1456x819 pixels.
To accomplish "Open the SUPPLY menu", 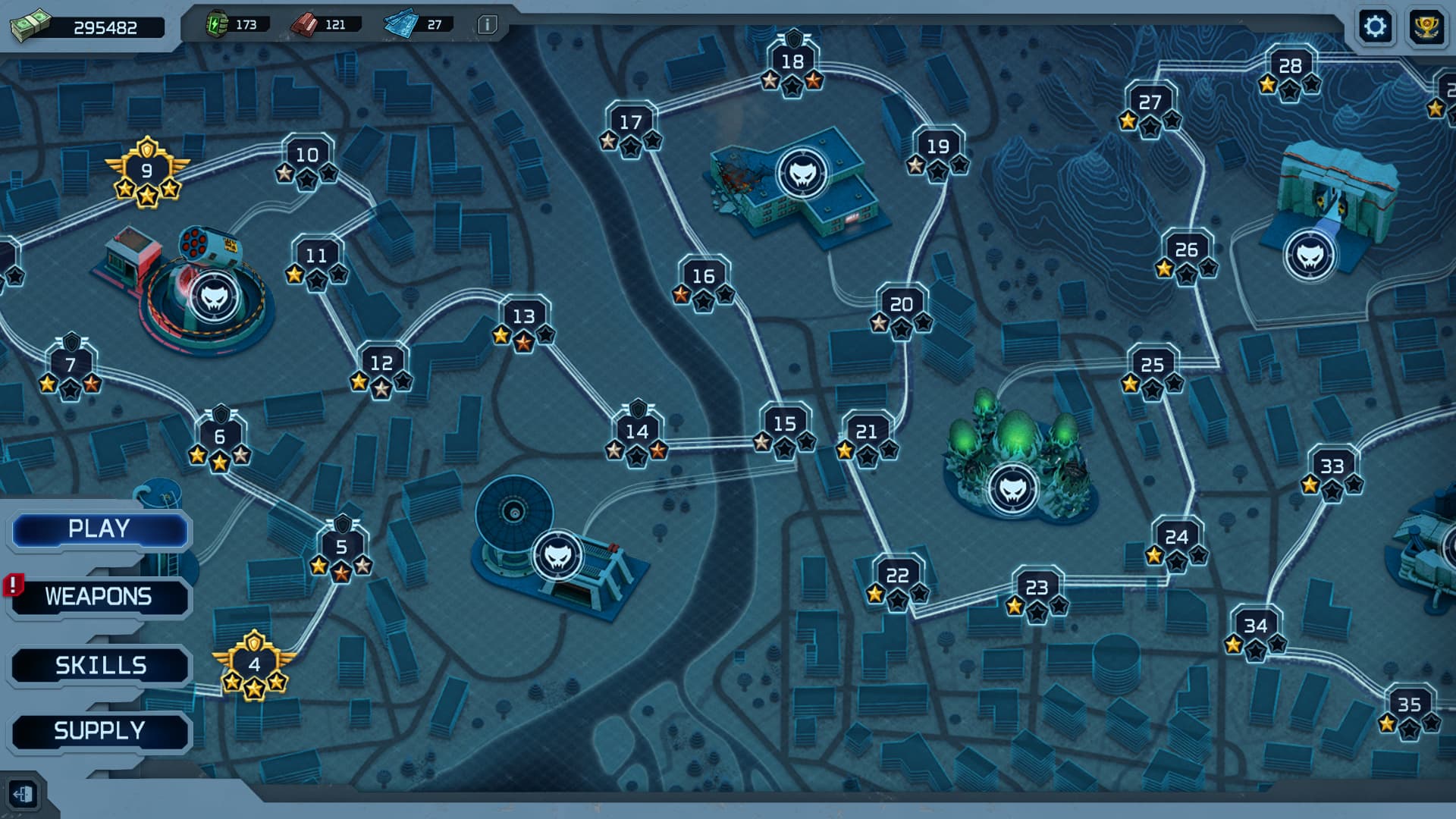I will [x=99, y=730].
